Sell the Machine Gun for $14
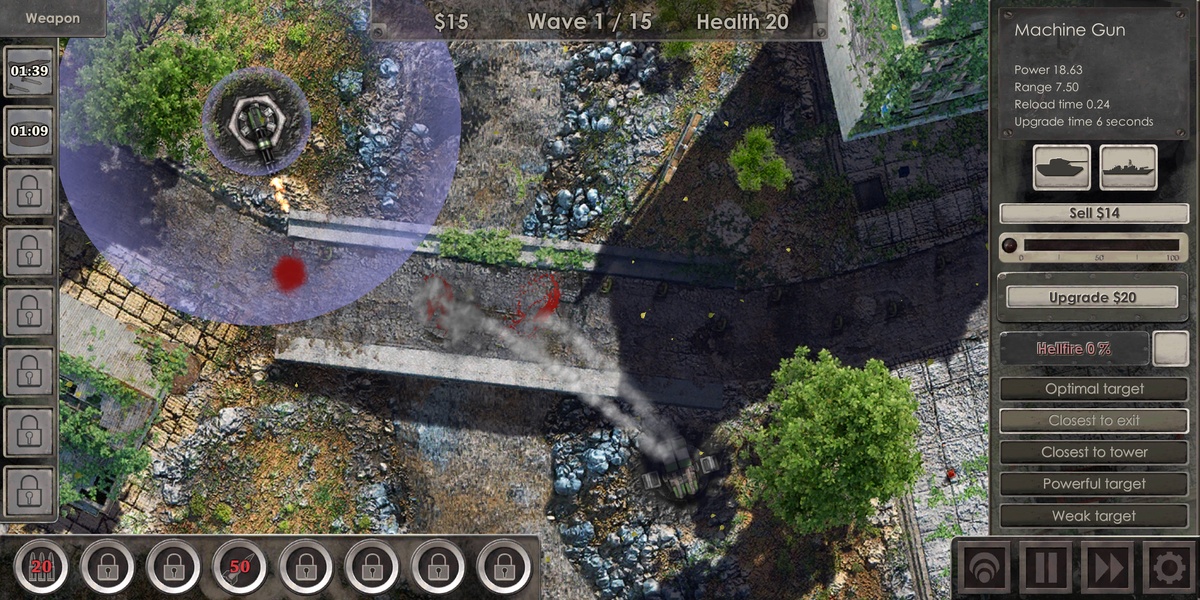 1094,213
